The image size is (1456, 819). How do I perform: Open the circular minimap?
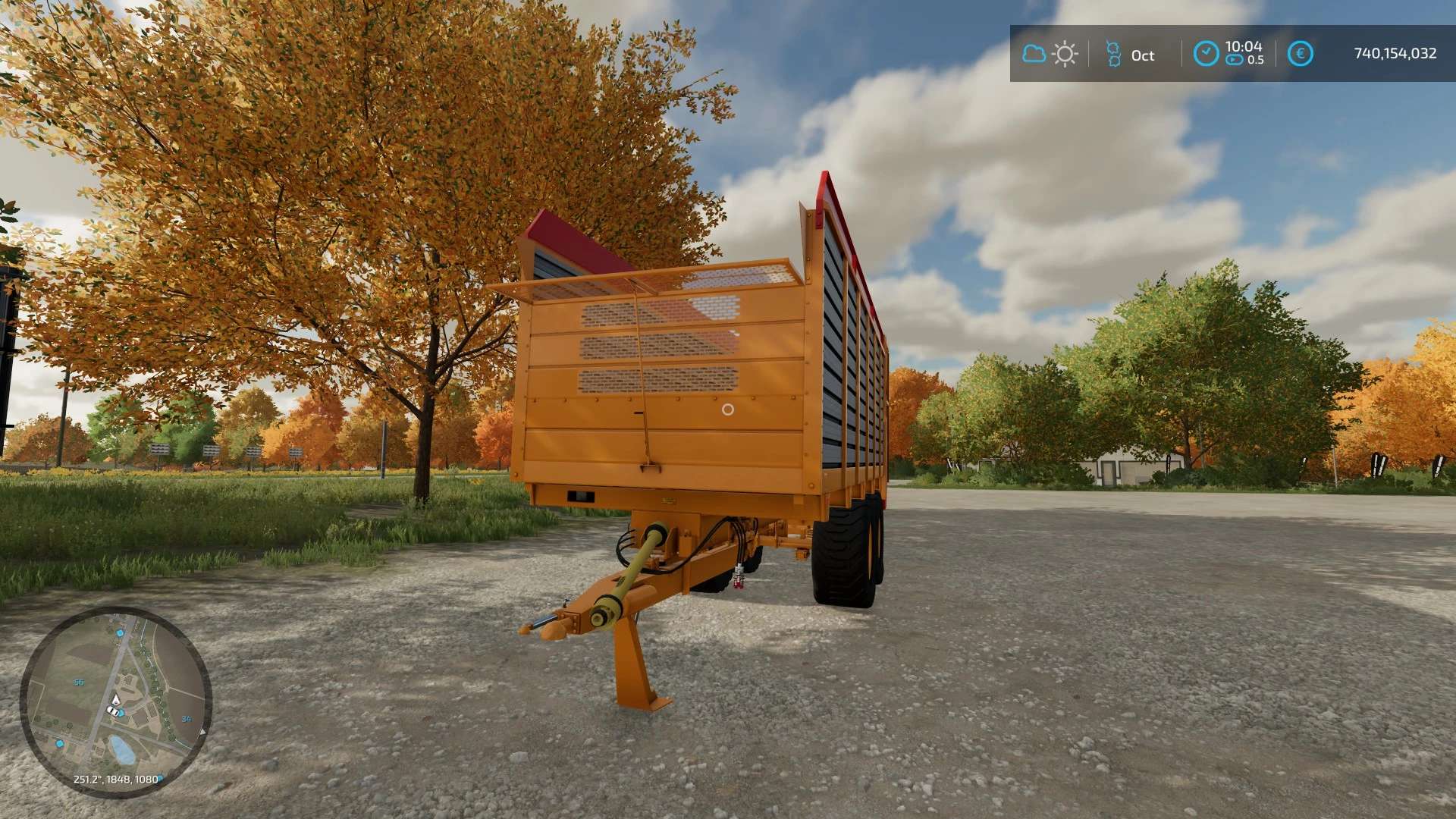coord(115,701)
